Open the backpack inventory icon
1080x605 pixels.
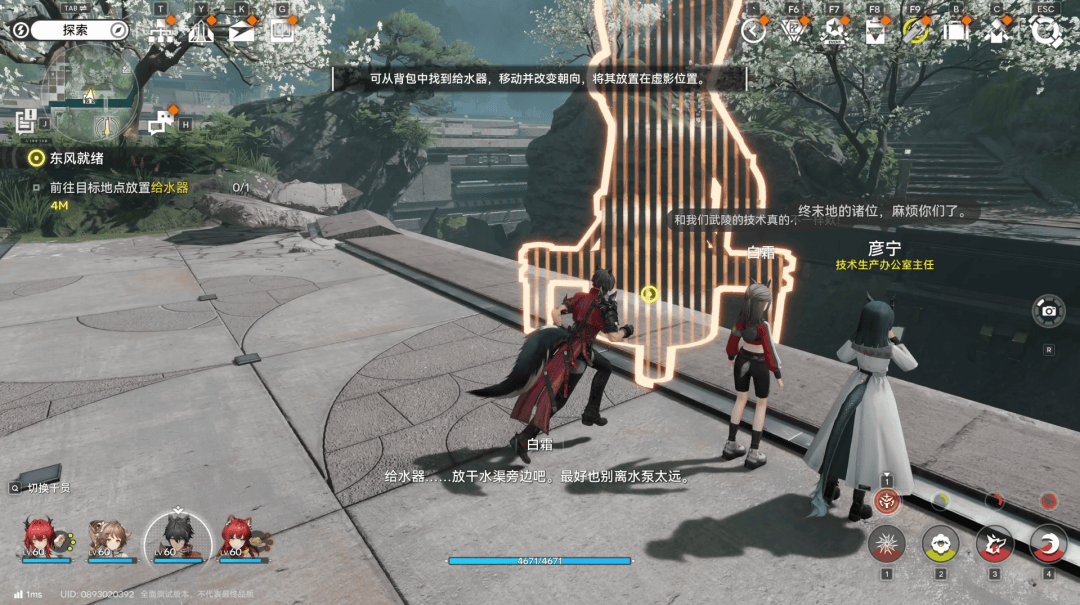pos(957,31)
